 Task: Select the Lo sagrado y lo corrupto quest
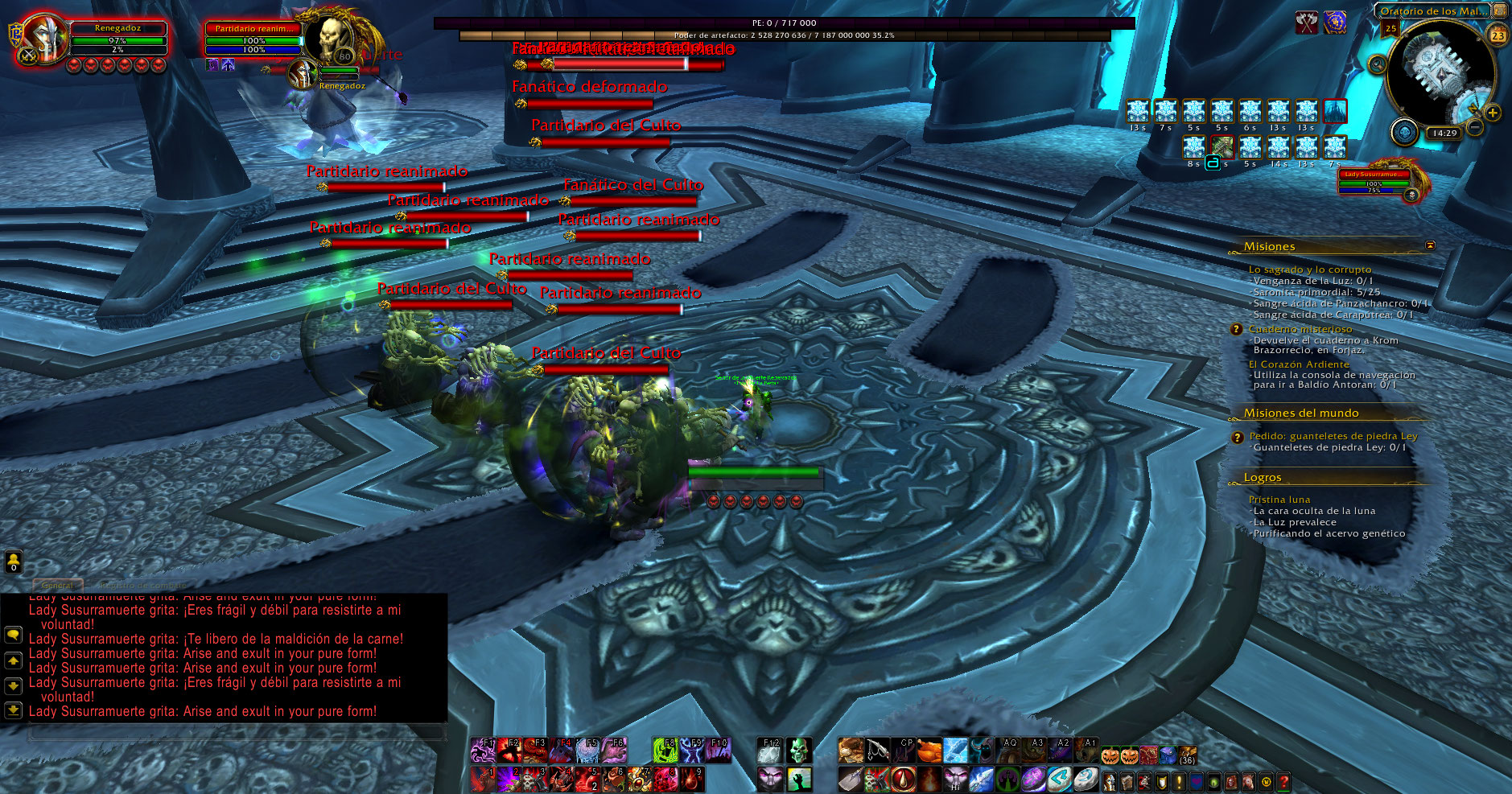point(1309,269)
